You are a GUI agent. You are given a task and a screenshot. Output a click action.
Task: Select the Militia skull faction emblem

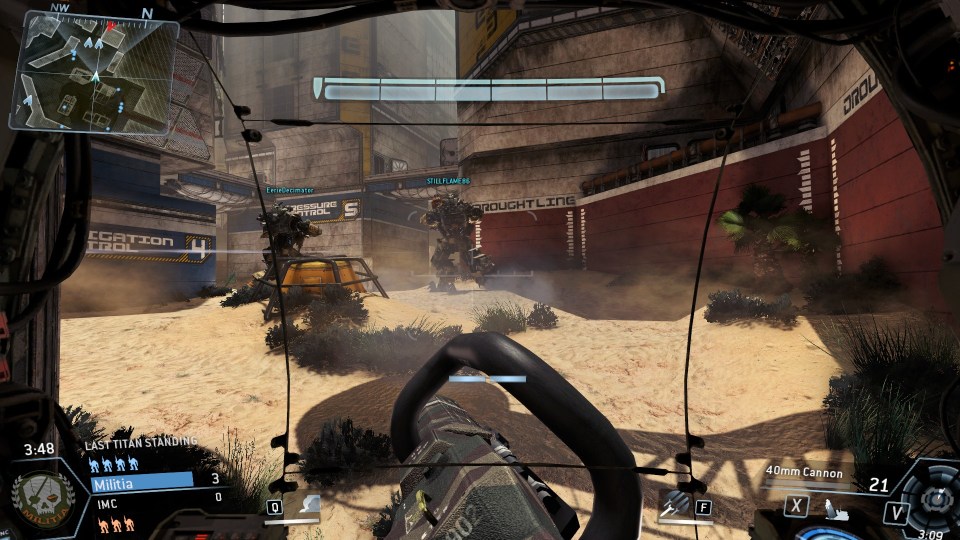pos(39,497)
